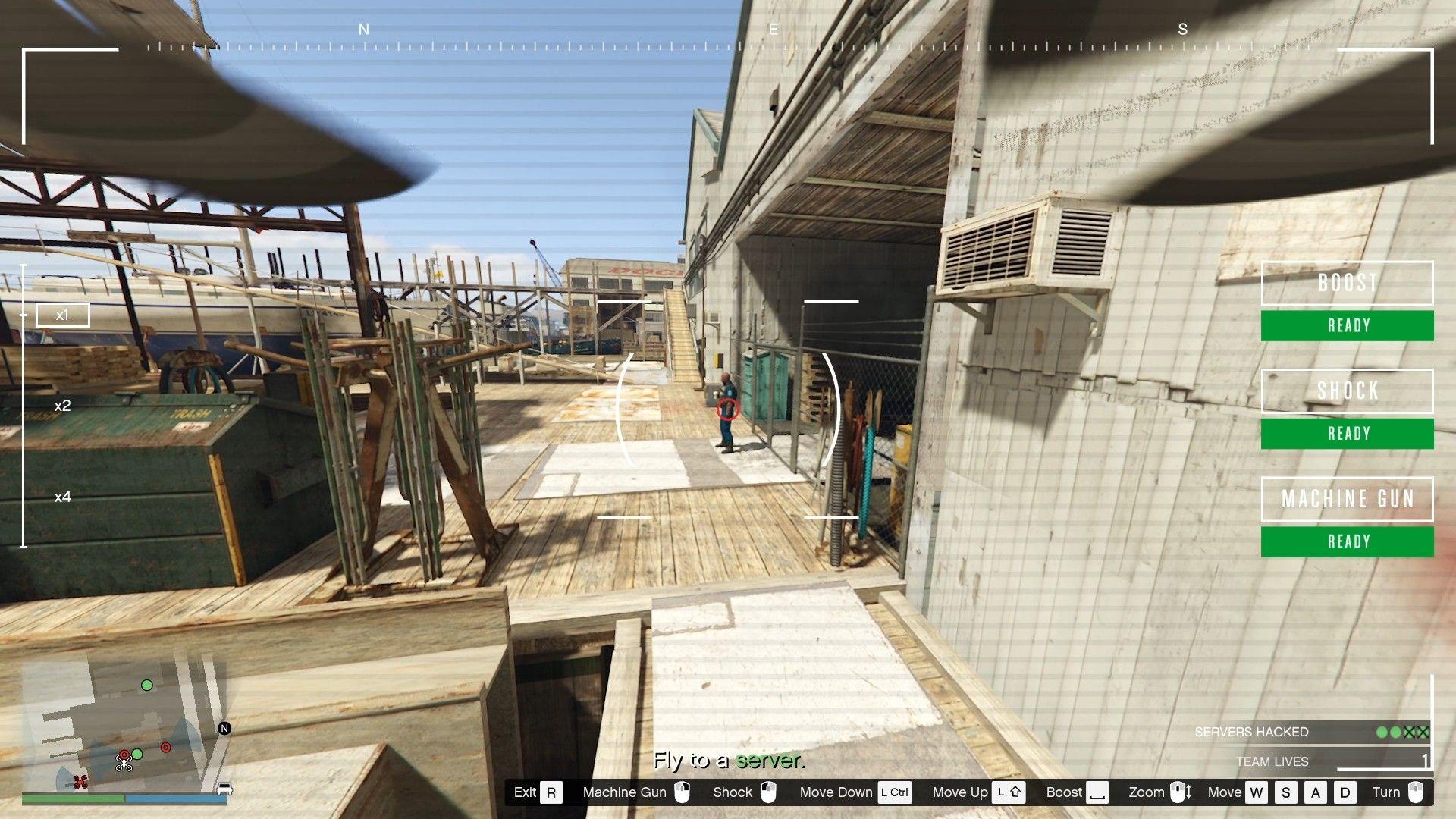Click the L Shift key icon for Move Up

tap(1009, 792)
